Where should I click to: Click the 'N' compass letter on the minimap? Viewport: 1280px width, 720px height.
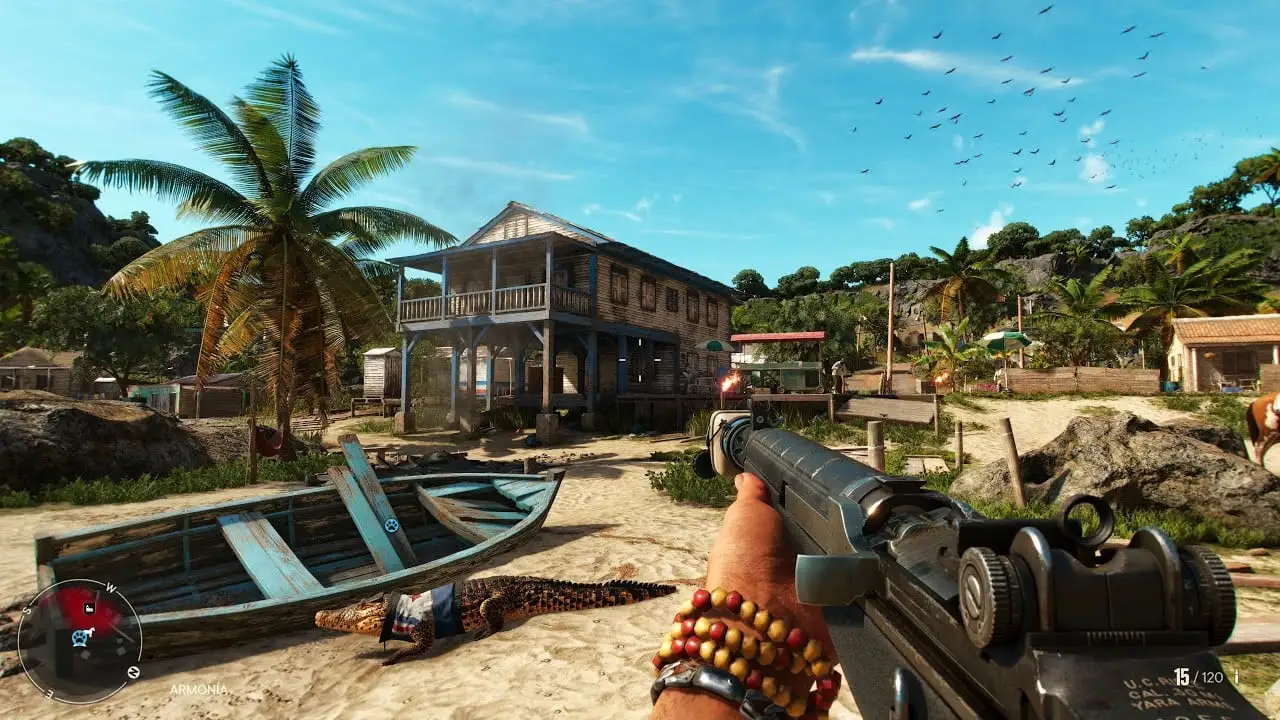[133, 670]
